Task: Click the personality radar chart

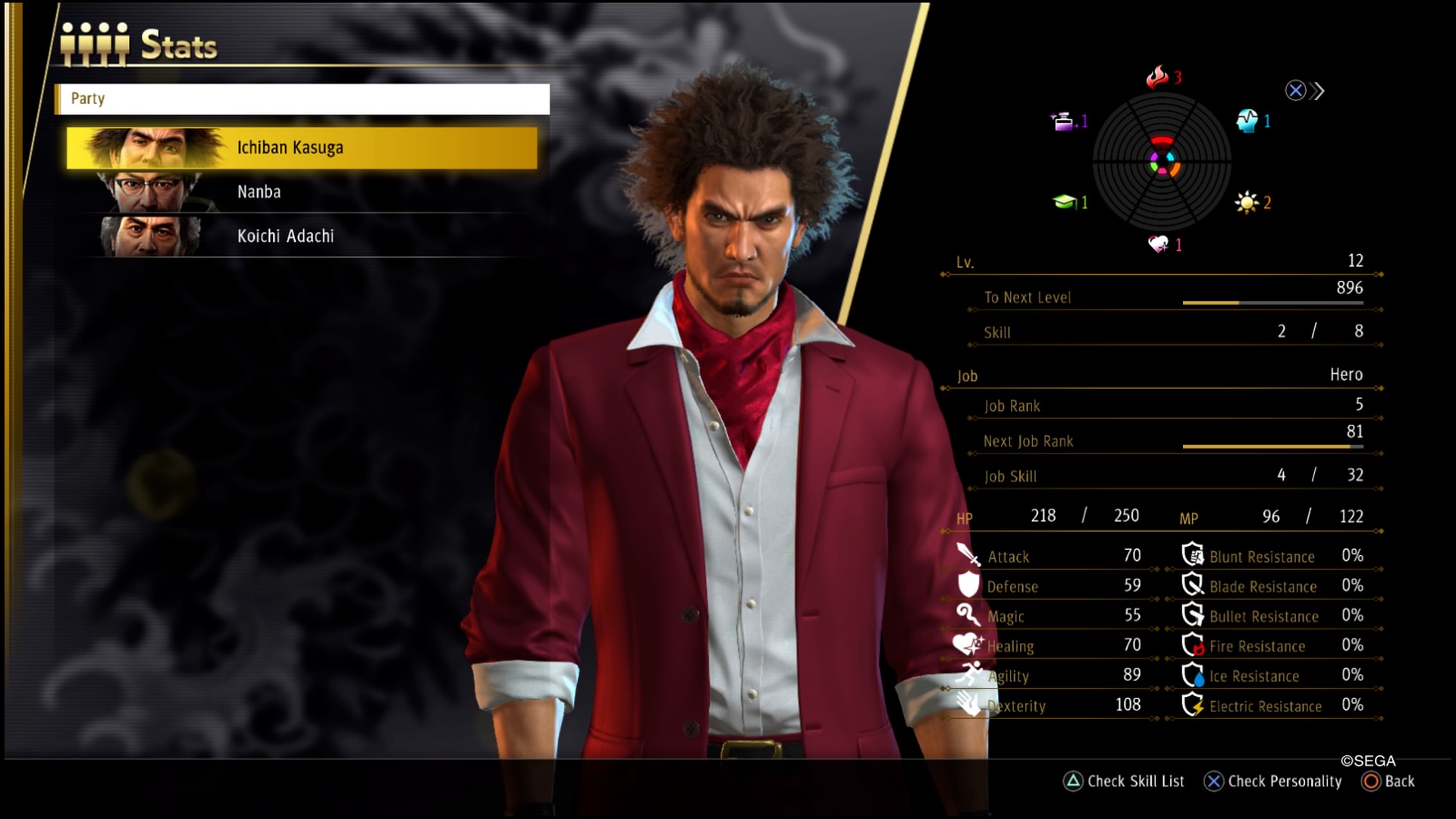Action: (x=1162, y=162)
